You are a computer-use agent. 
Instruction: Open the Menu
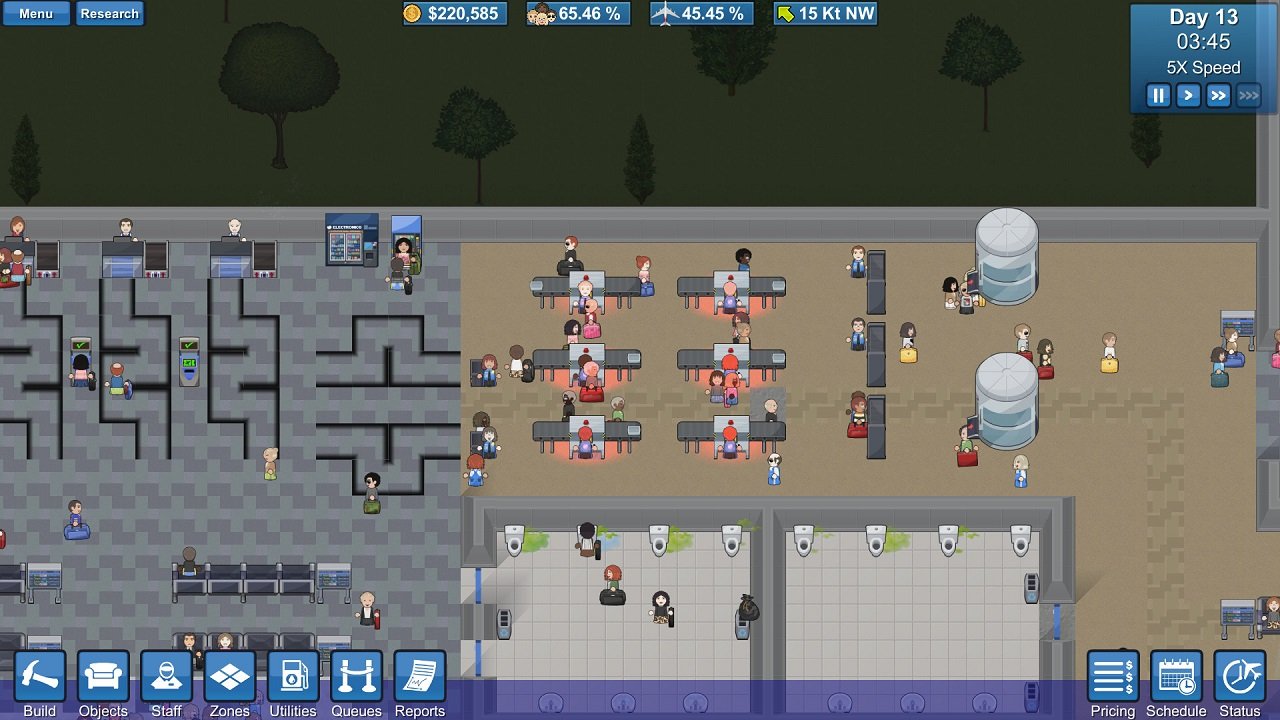click(x=36, y=13)
